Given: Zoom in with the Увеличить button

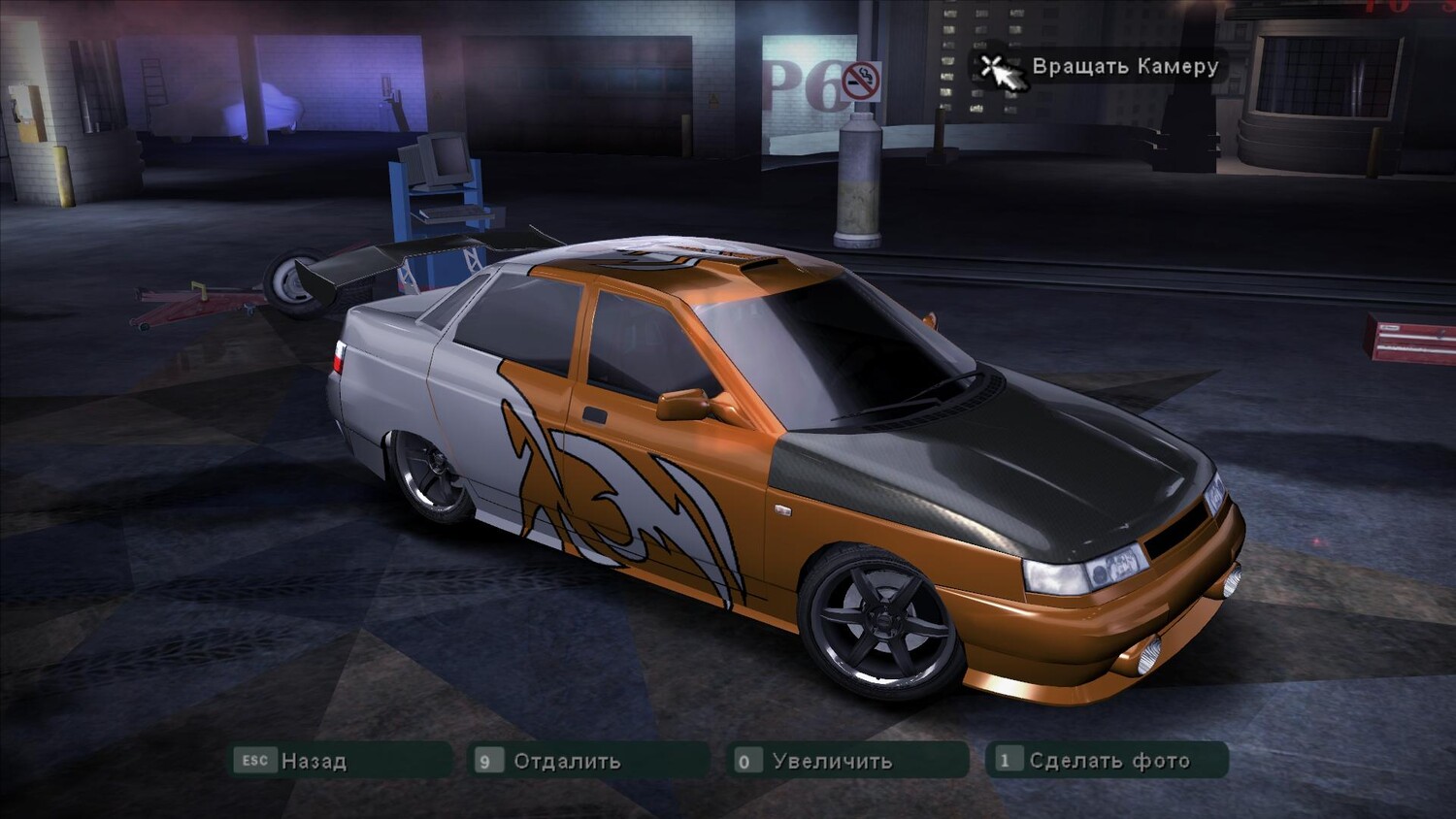Looking at the screenshot, I should (x=849, y=761).
